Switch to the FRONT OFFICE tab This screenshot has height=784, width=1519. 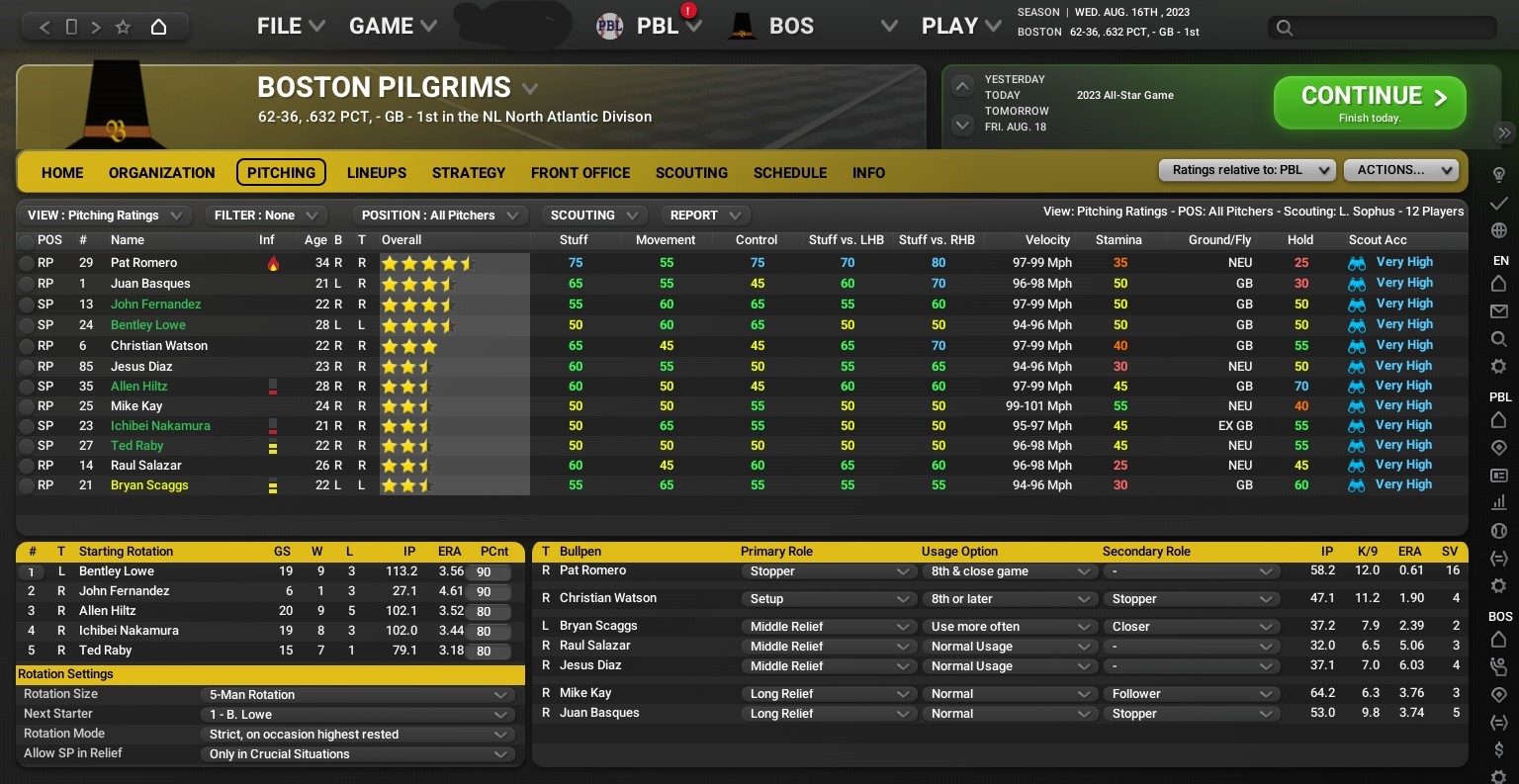(x=581, y=172)
